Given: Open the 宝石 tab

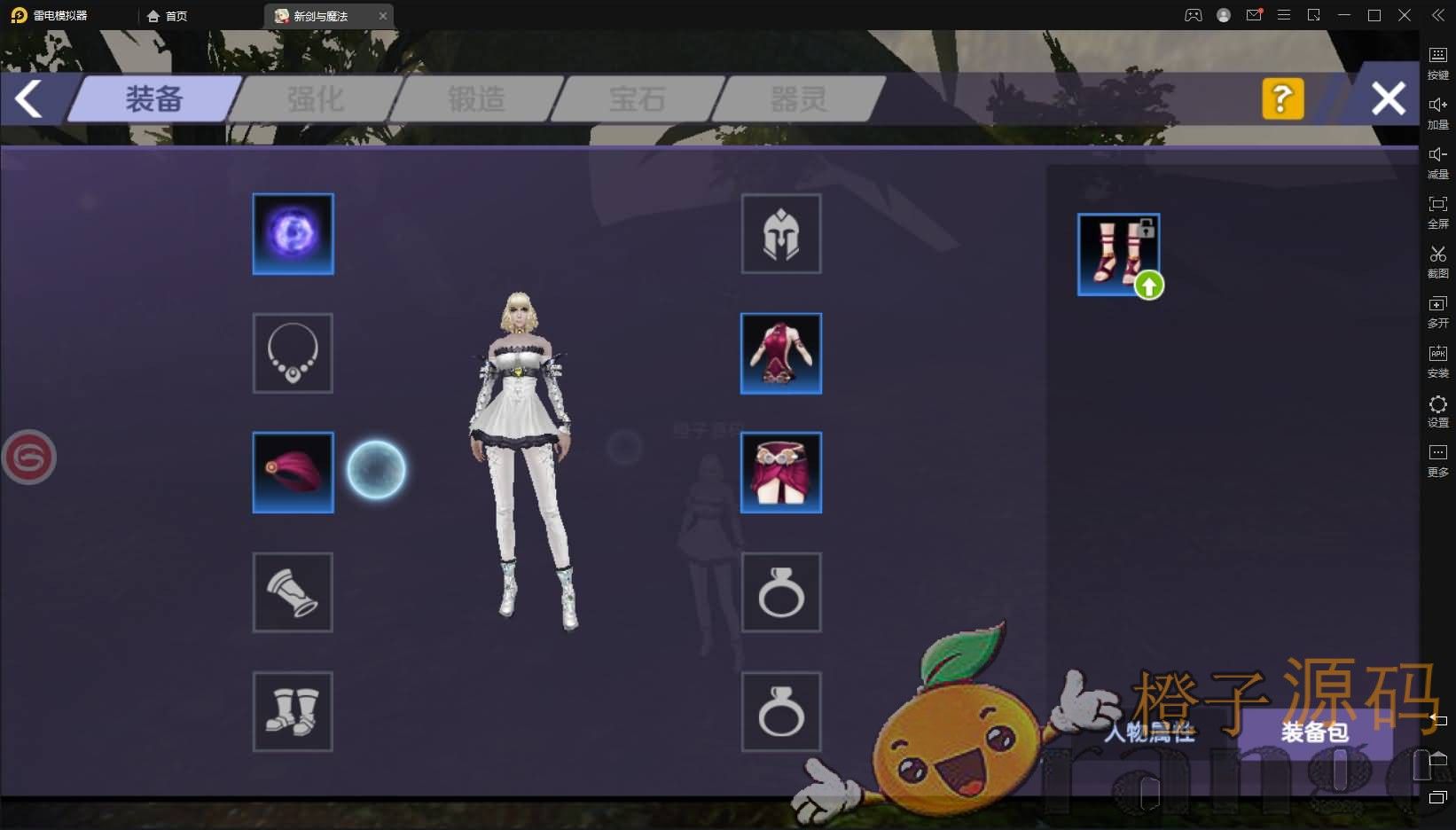Looking at the screenshot, I should (637, 99).
